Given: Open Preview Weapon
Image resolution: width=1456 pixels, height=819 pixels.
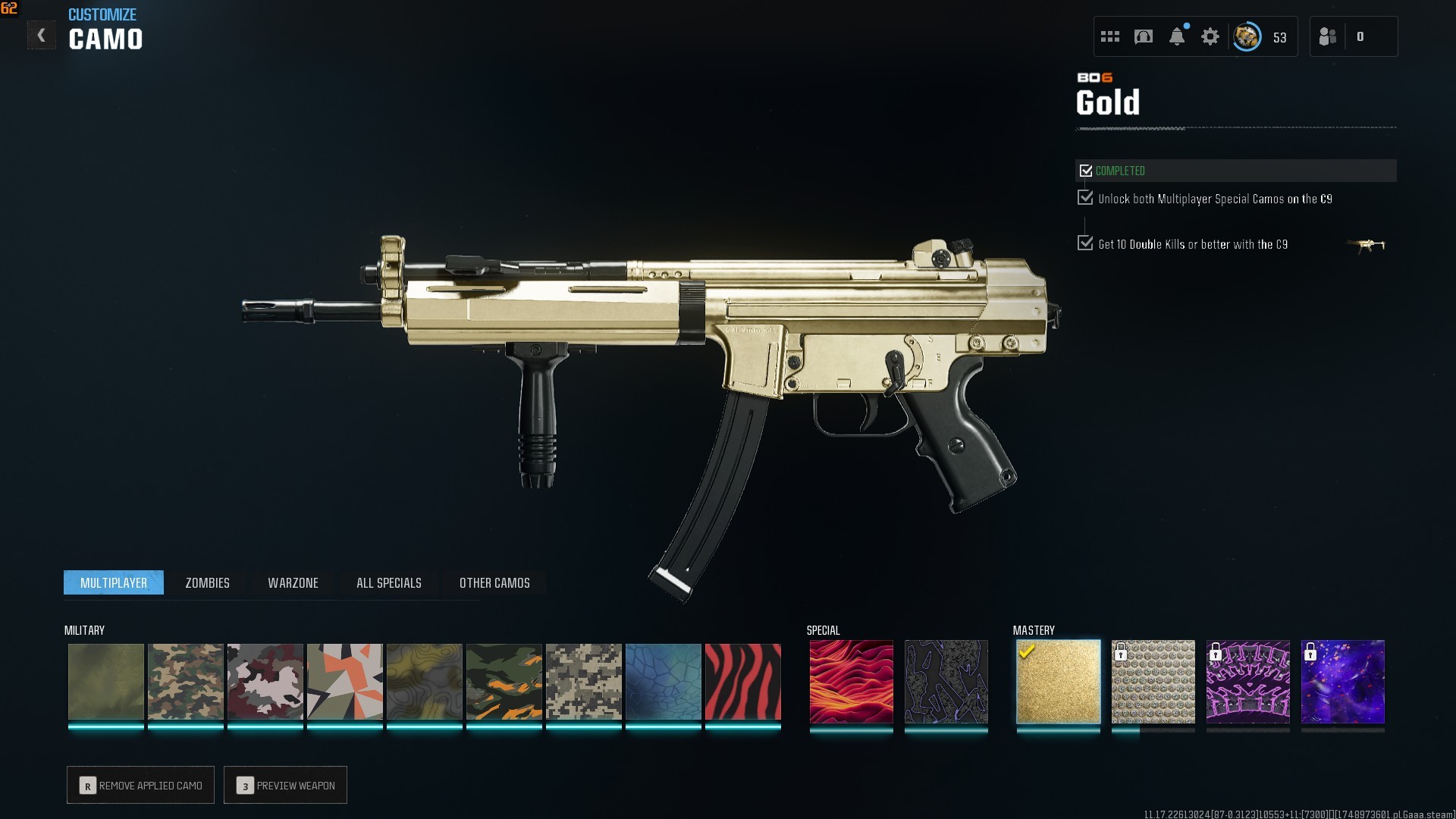Looking at the screenshot, I should pos(285,785).
